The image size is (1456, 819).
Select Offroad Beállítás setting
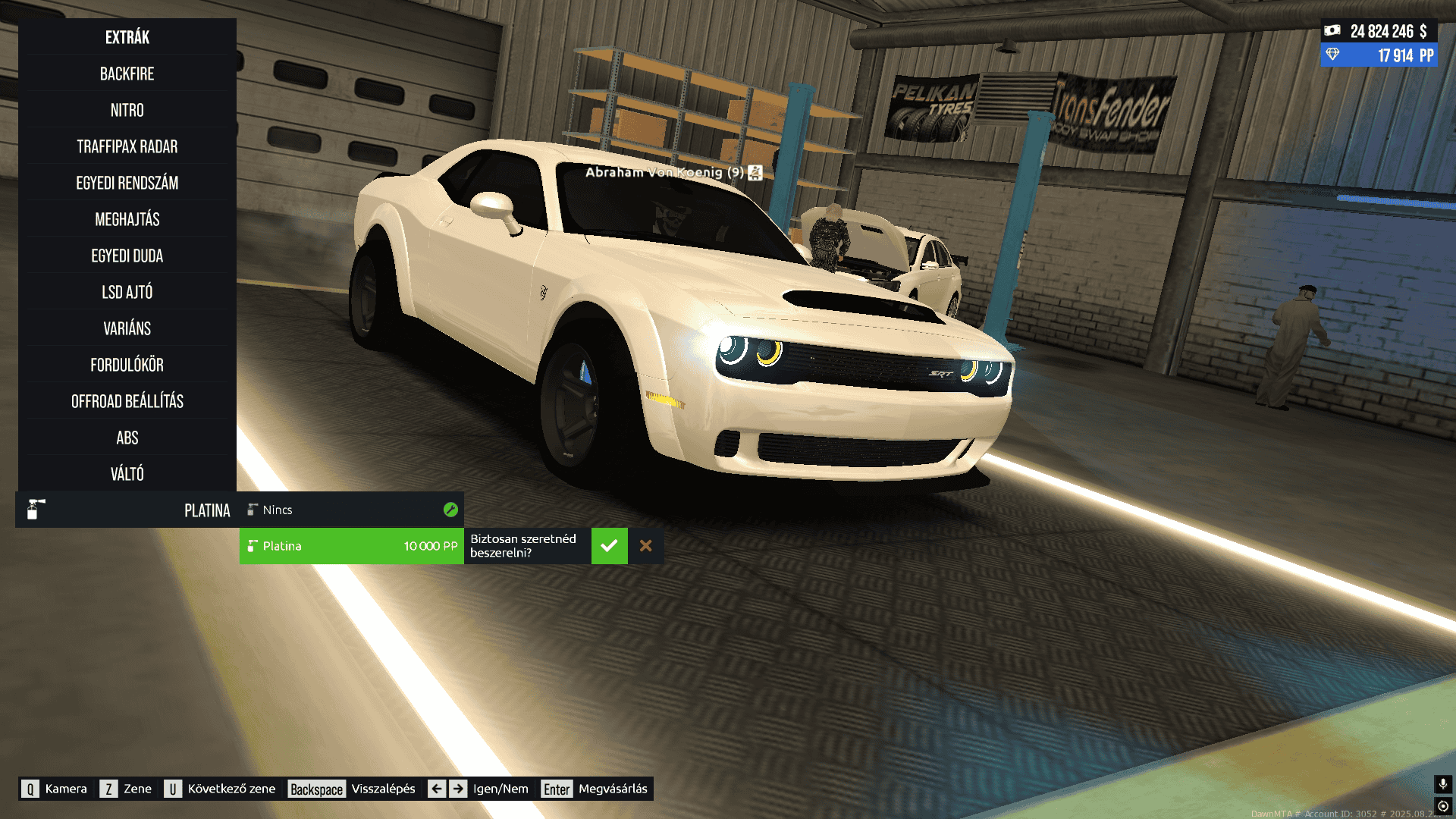coord(127,401)
